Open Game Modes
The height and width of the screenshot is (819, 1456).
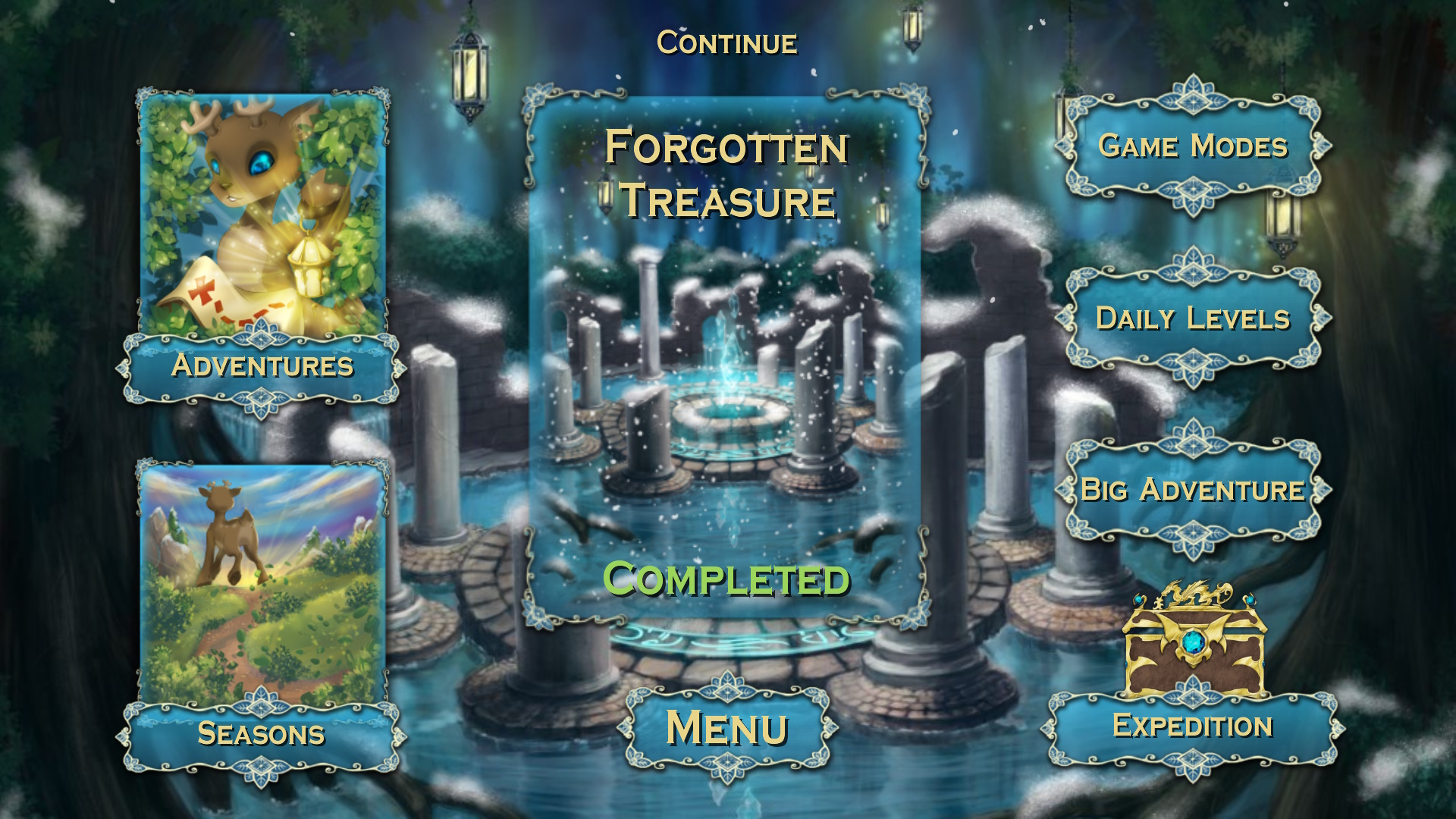coord(1193,148)
